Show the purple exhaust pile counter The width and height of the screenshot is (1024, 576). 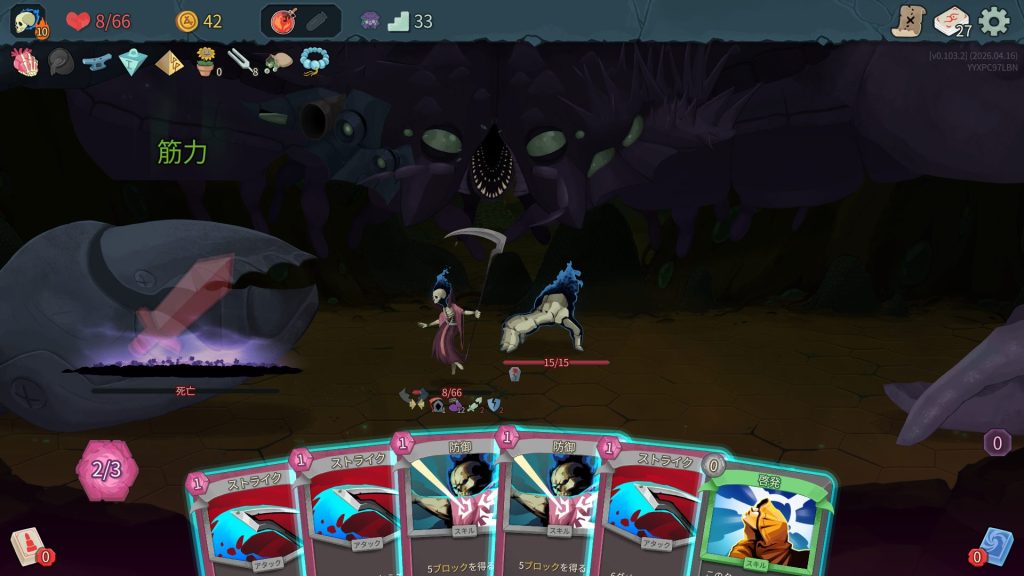click(997, 442)
